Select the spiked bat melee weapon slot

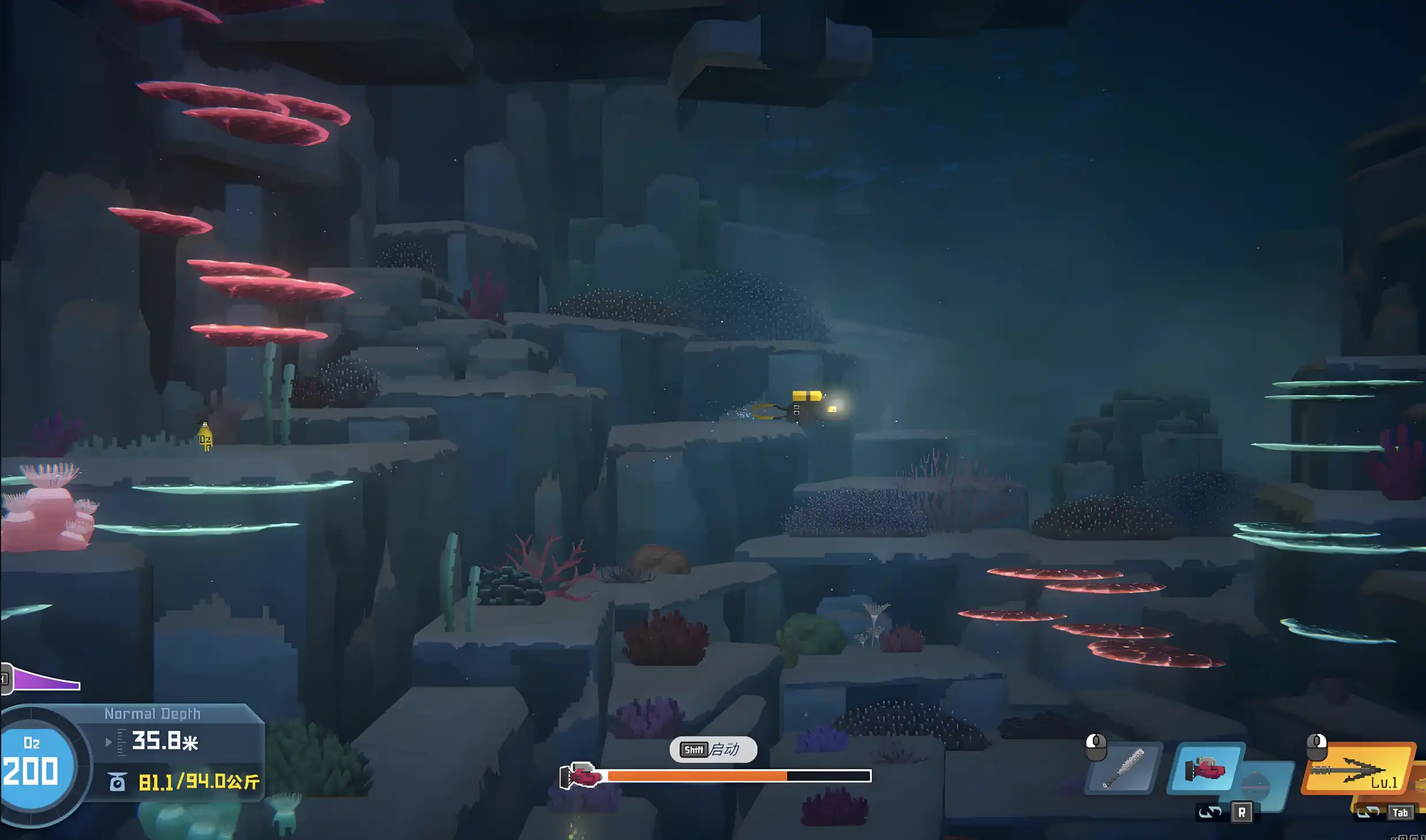pos(1123,770)
